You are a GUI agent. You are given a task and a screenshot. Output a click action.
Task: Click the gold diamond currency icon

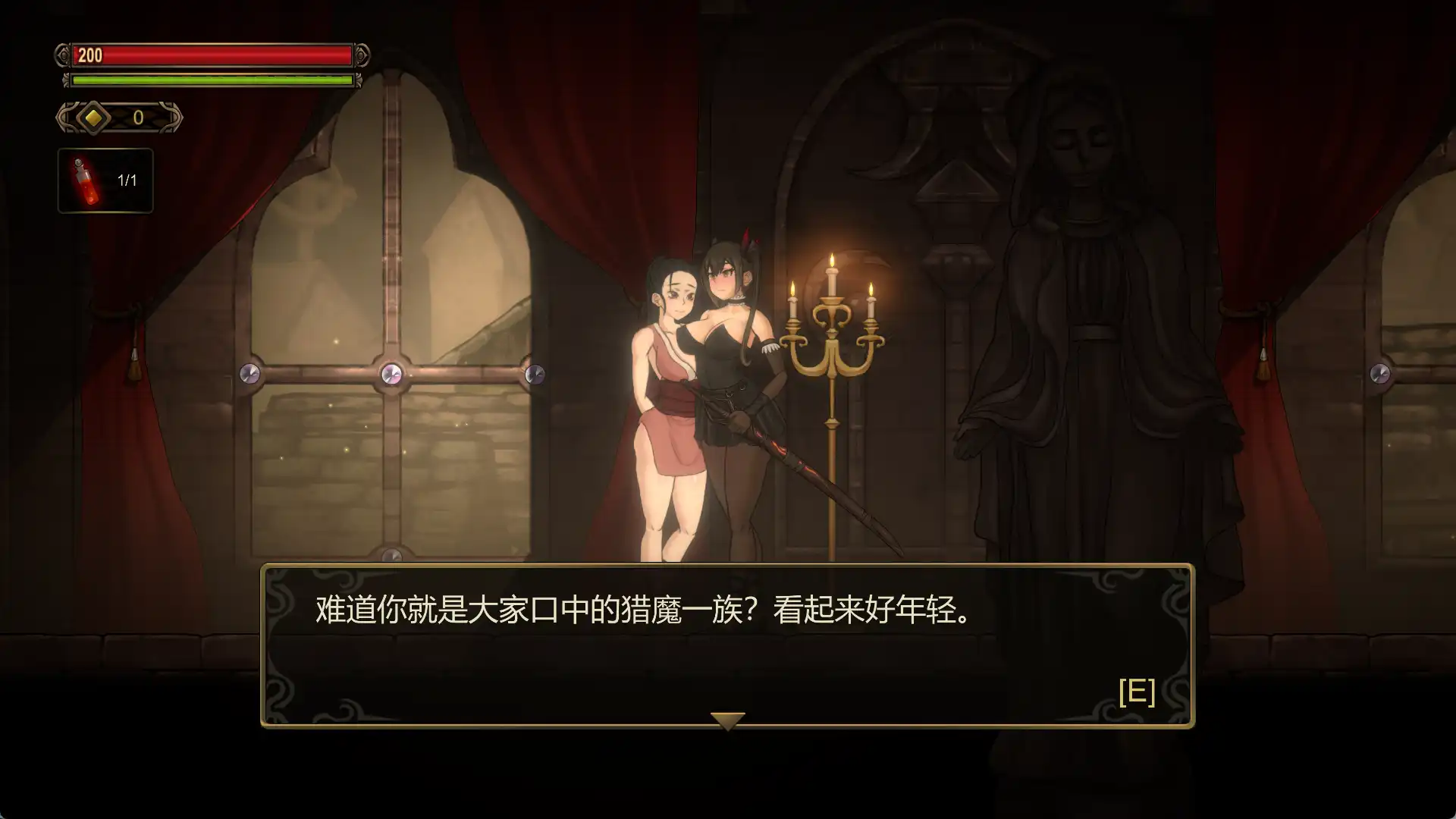[x=93, y=118]
